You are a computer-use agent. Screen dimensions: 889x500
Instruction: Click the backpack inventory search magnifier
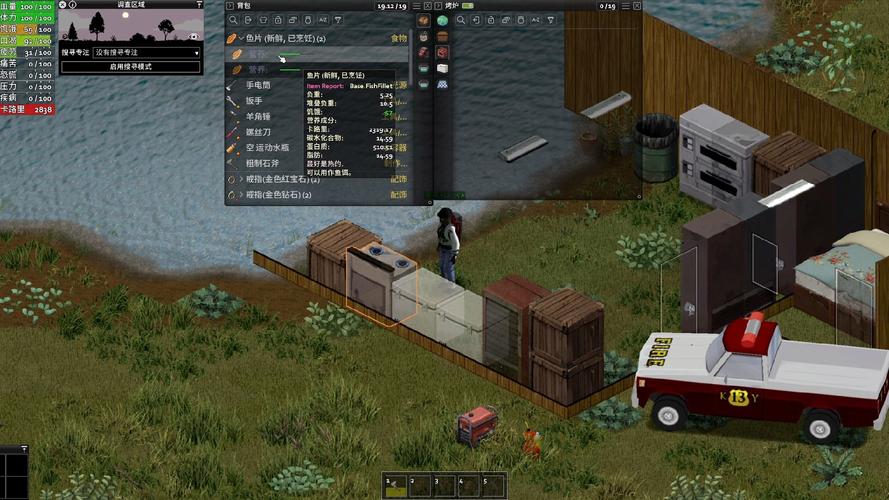pyautogui.click(x=233, y=20)
